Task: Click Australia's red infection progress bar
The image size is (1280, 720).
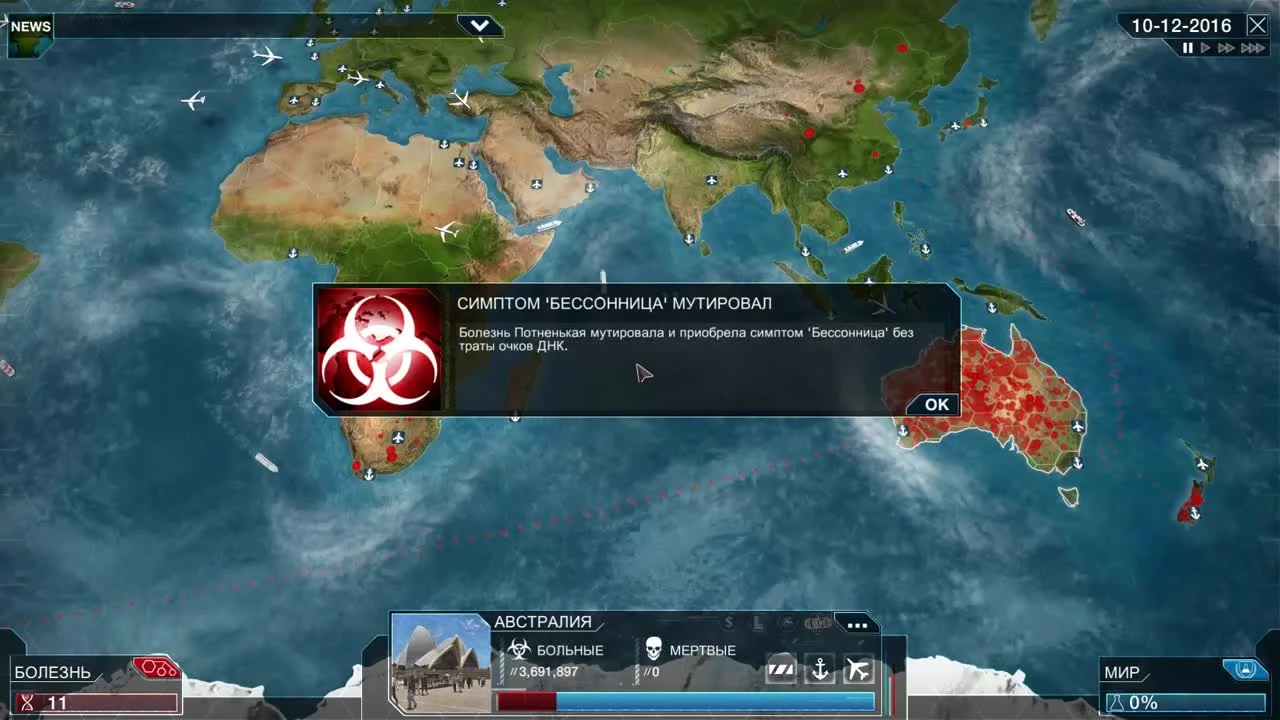Action: click(x=526, y=700)
